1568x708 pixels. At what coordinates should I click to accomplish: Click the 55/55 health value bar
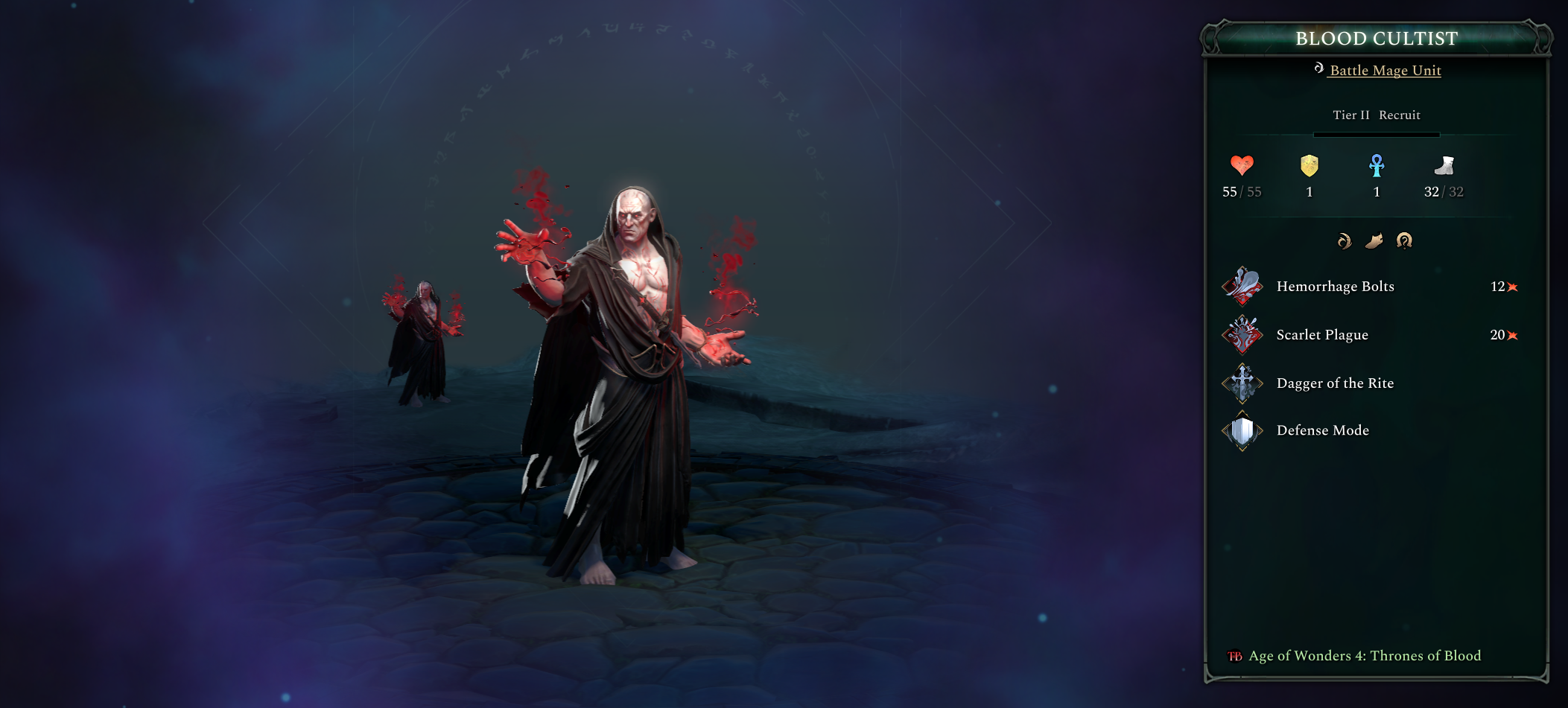[1242, 191]
